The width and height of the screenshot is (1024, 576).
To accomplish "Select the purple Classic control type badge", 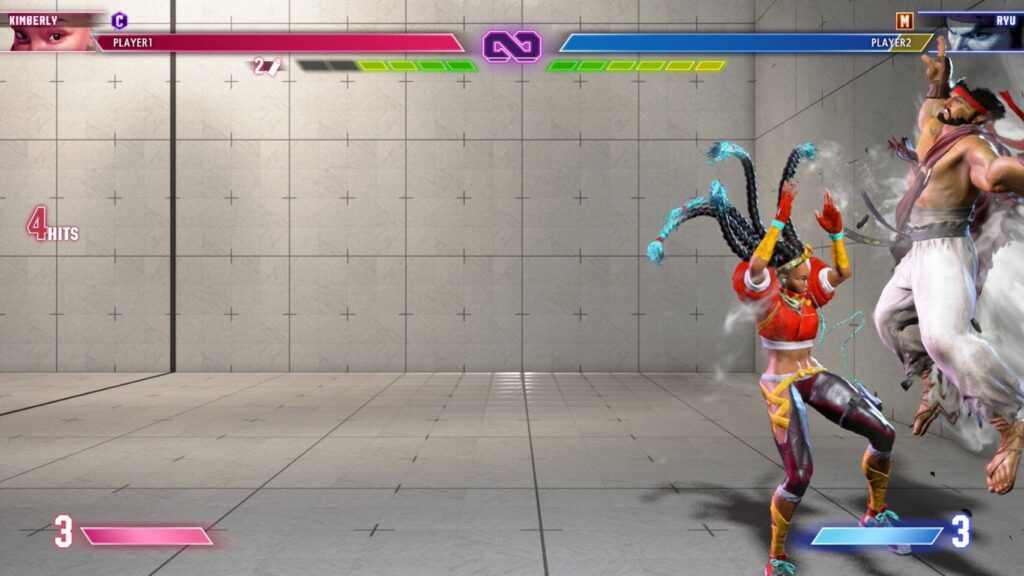I will pos(119,19).
